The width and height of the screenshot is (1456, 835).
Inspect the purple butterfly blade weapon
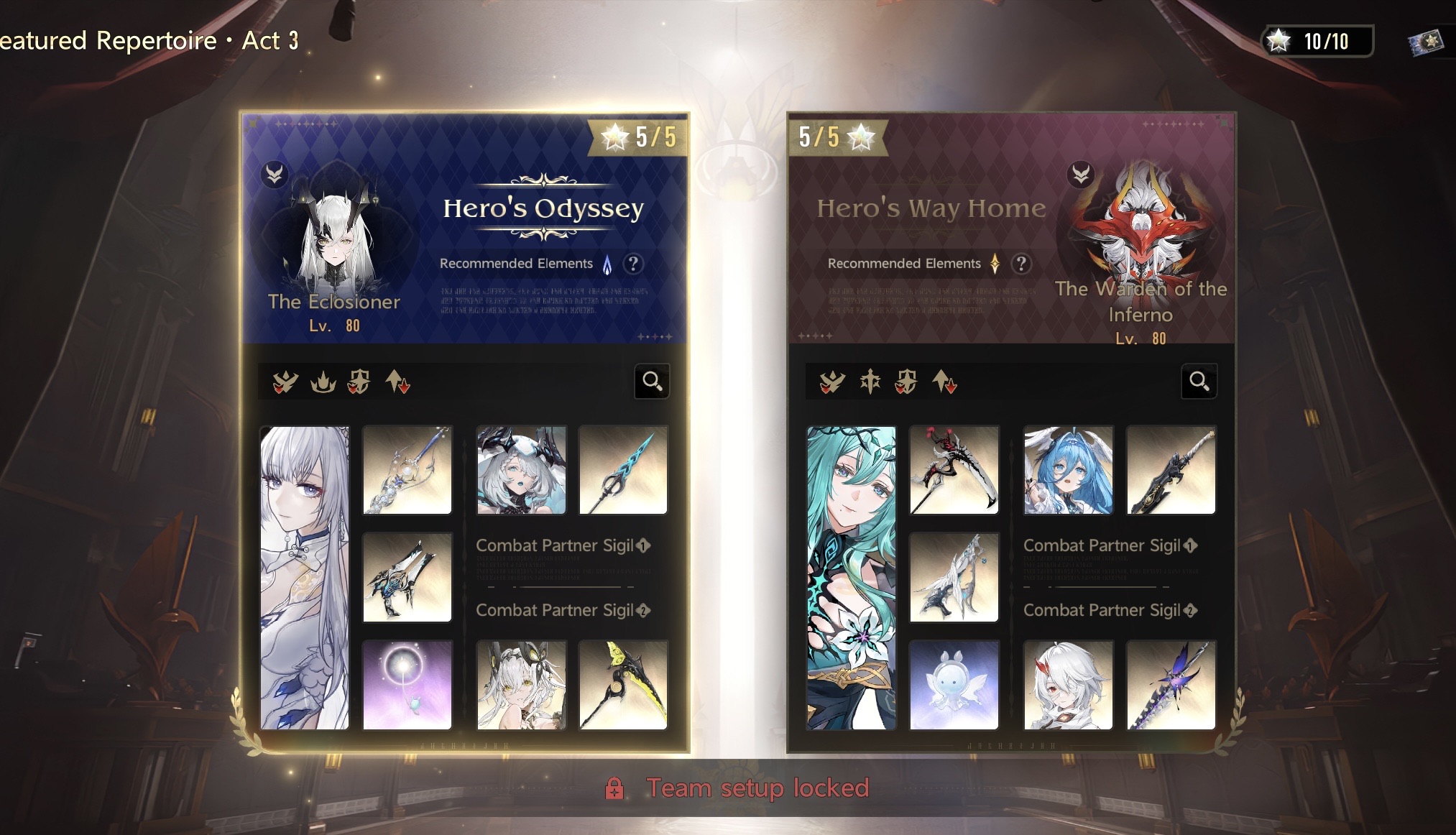coord(1171,685)
